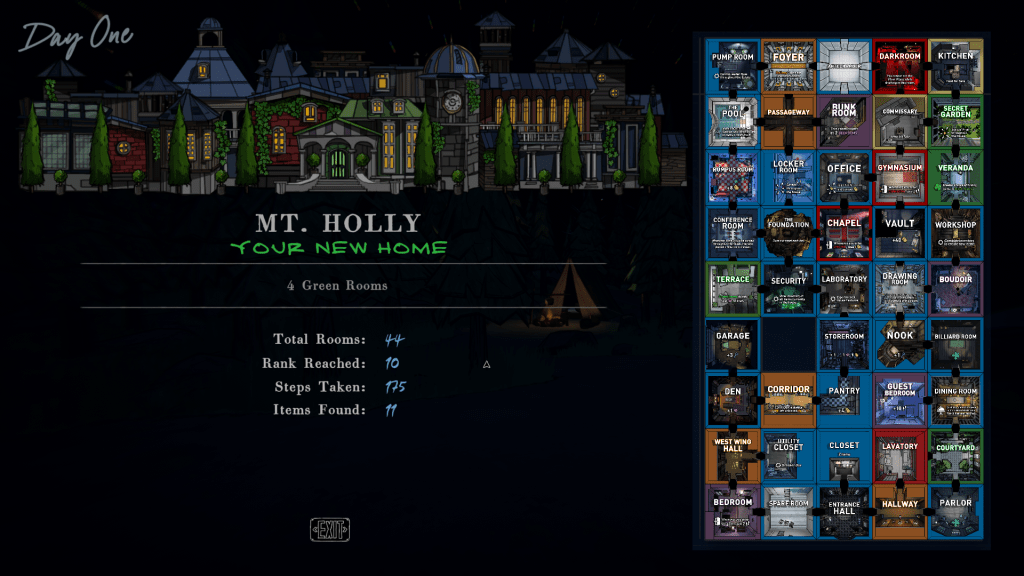Select the Dining Room tile
The width and height of the screenshot is (1024, 576).
click(955, 400)
